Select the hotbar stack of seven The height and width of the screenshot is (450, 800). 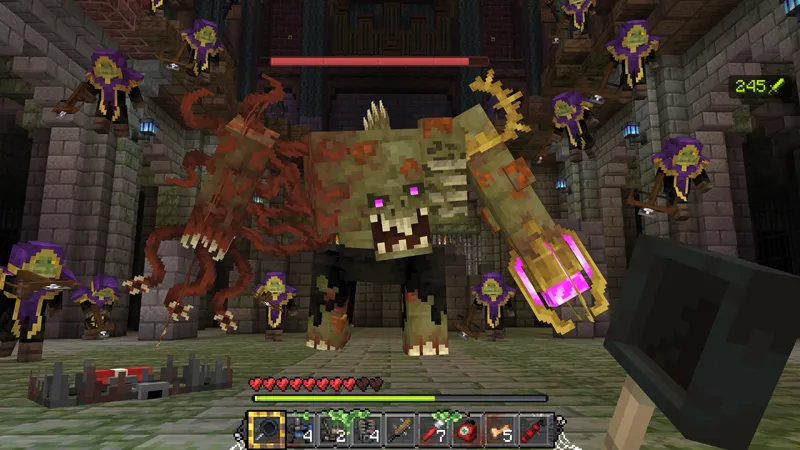(433, 431)
